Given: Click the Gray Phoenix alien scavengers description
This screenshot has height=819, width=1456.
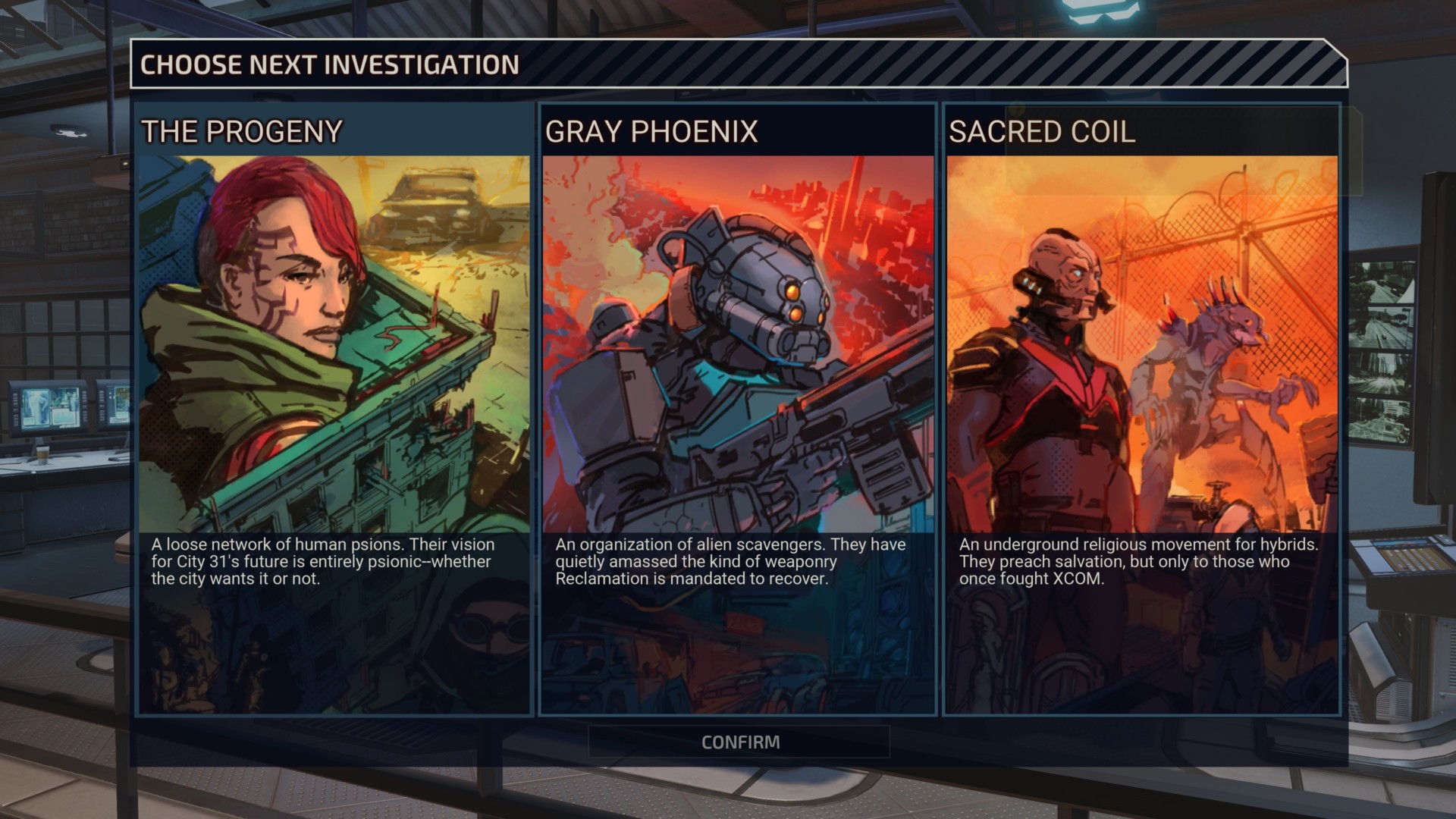Looking at the screenshot, I should 728,563.
